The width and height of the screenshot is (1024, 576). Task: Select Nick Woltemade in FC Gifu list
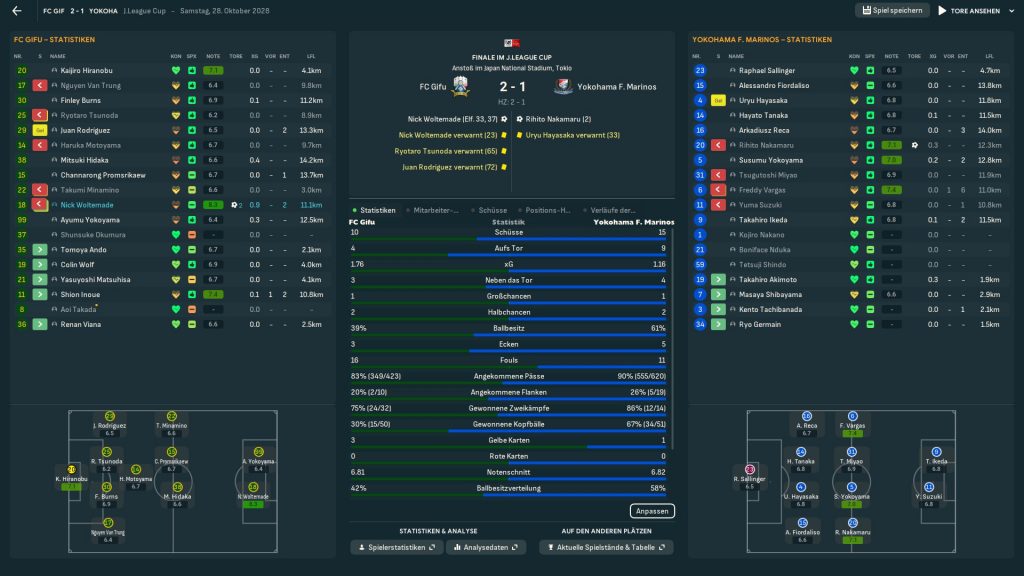point(88,205)
